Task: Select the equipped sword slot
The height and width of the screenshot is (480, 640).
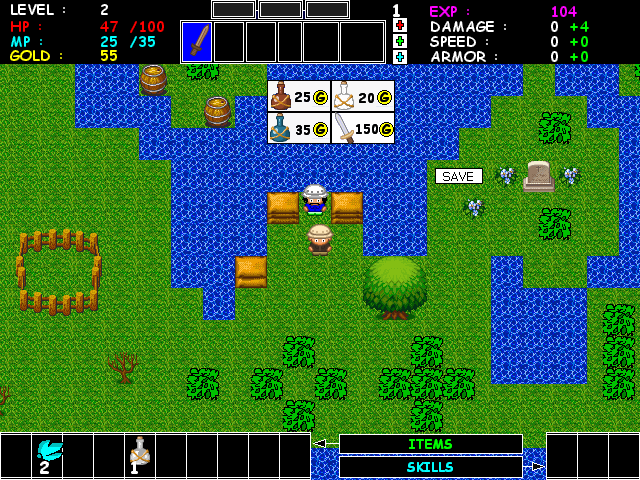Action: pyautogui.click(x=197, y=42)
